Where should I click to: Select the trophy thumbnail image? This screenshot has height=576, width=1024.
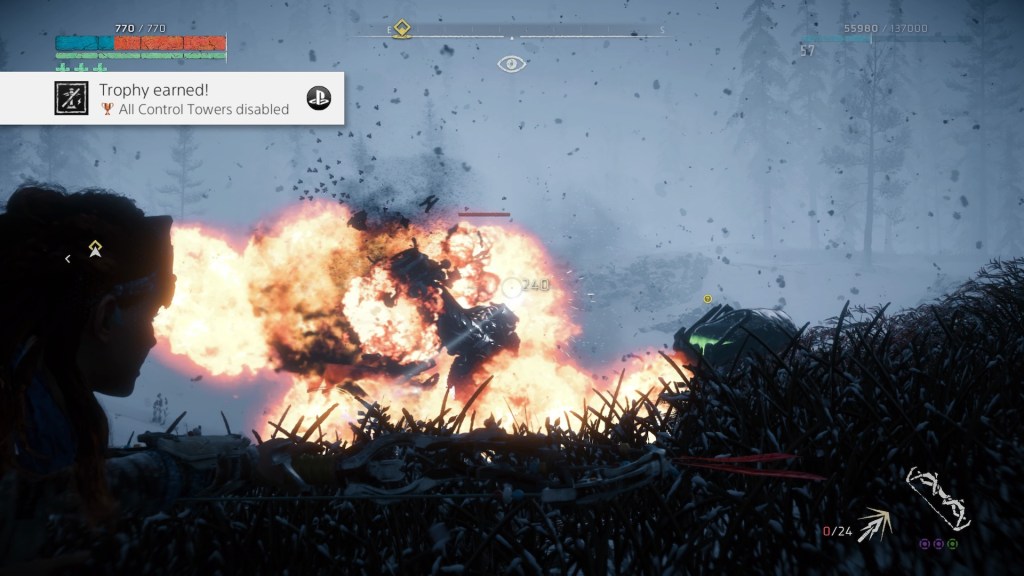pos(72,98)
